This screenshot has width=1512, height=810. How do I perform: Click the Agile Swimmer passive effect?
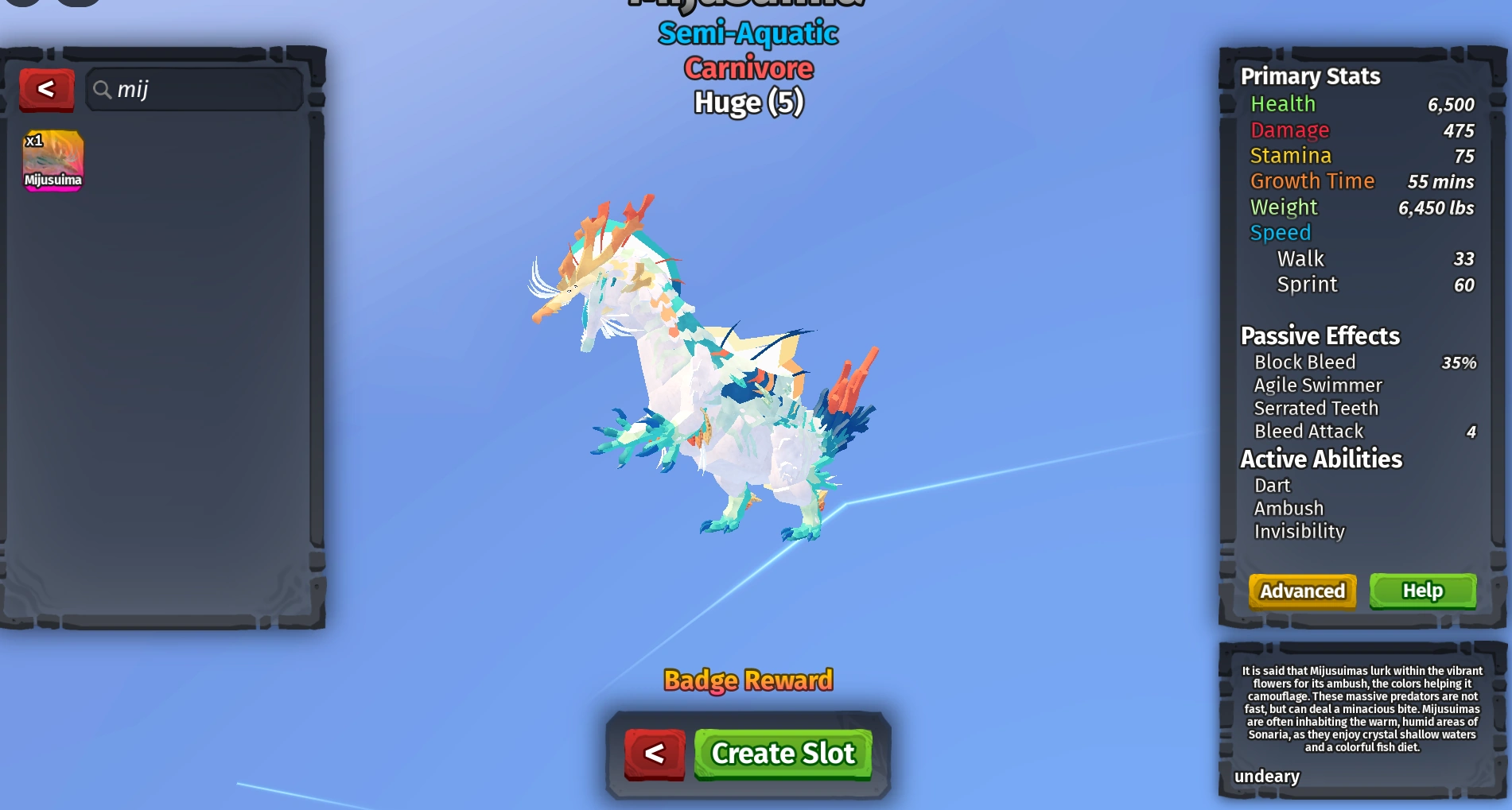click(x=1319, y=385)
